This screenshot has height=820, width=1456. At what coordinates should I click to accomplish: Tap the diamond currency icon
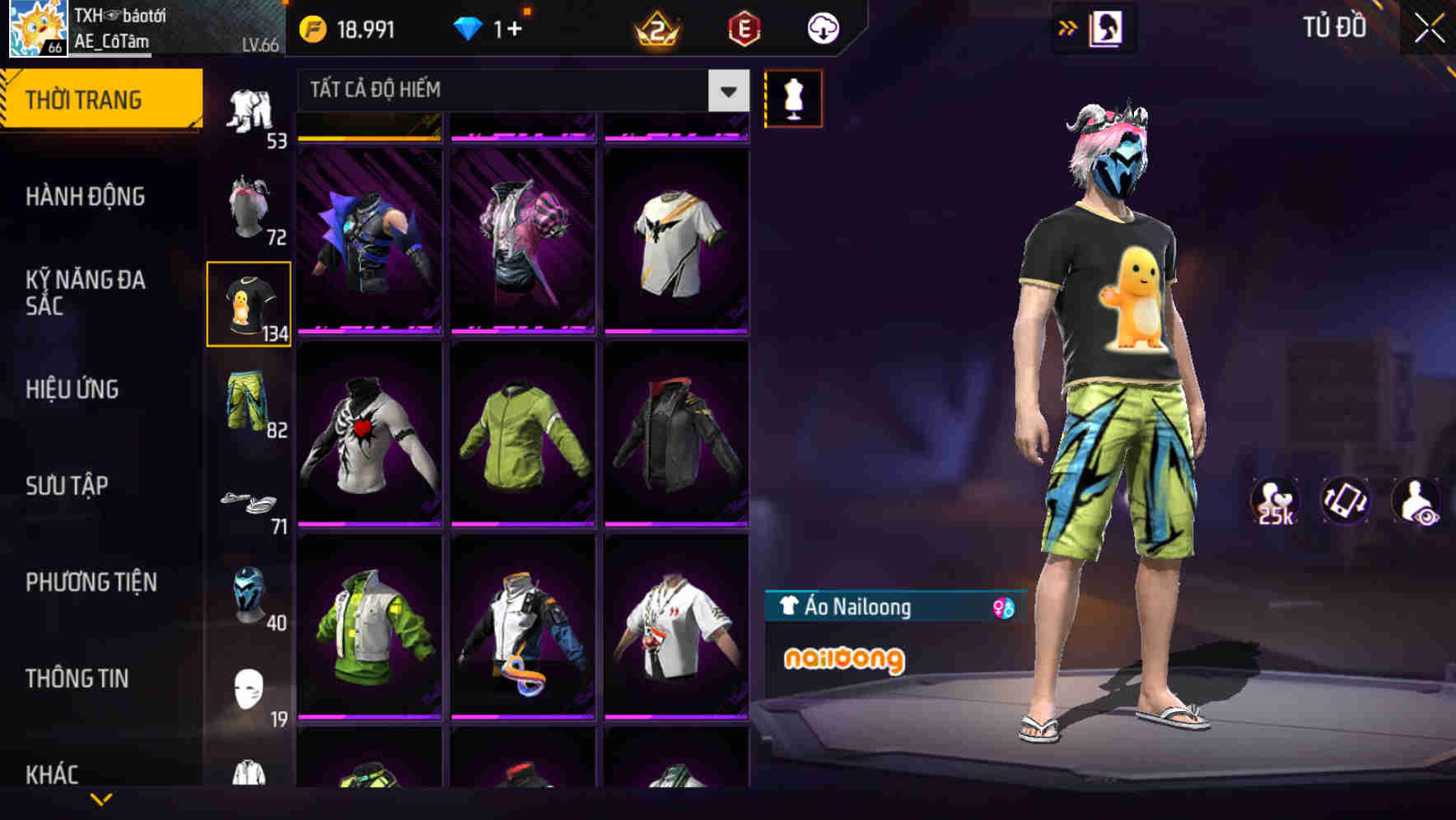pyautogui.click(x=466, y=27)
